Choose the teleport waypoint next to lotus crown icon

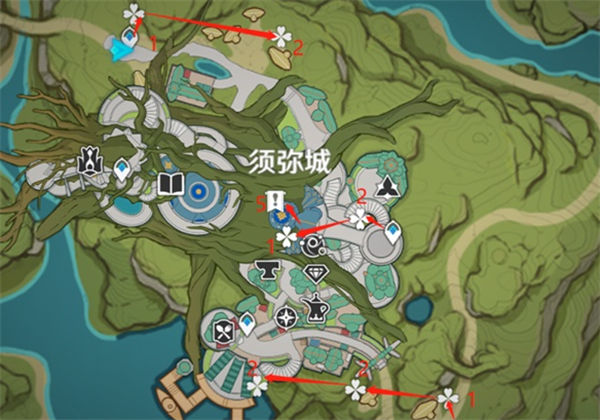[122, 171]
